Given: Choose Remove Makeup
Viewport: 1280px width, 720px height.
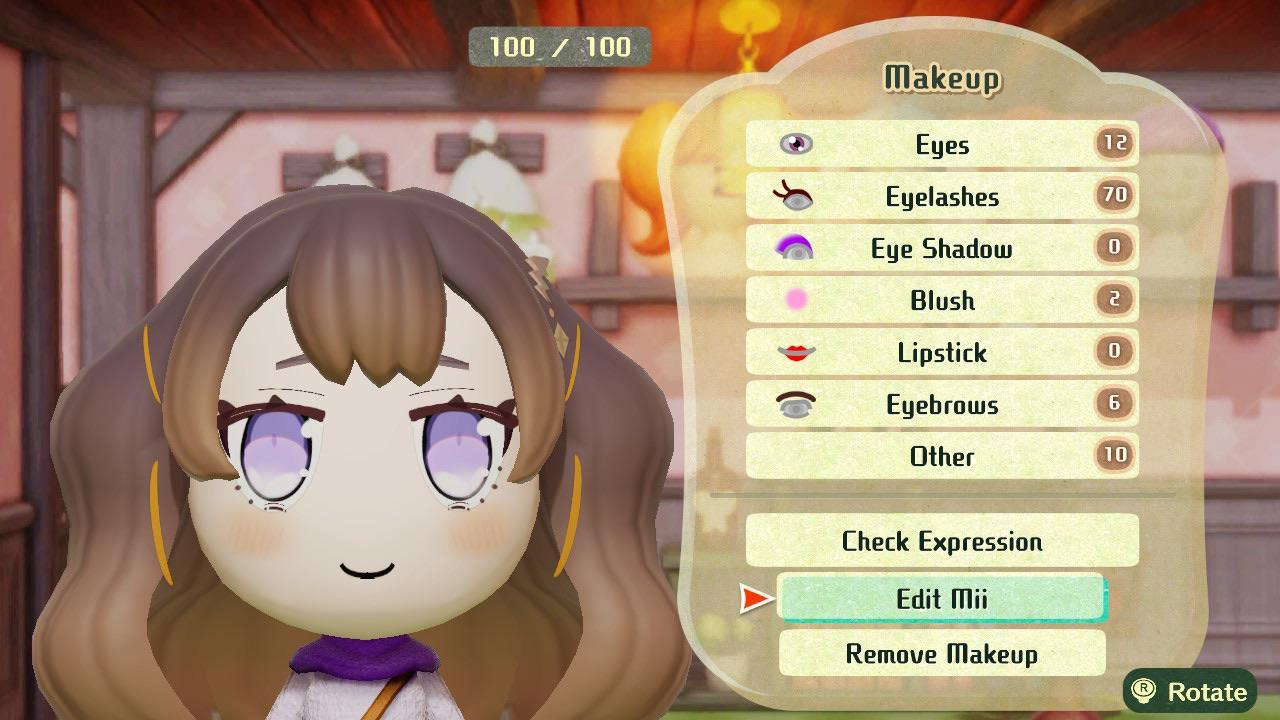Looking at the screenshot, I should point(940,654).
